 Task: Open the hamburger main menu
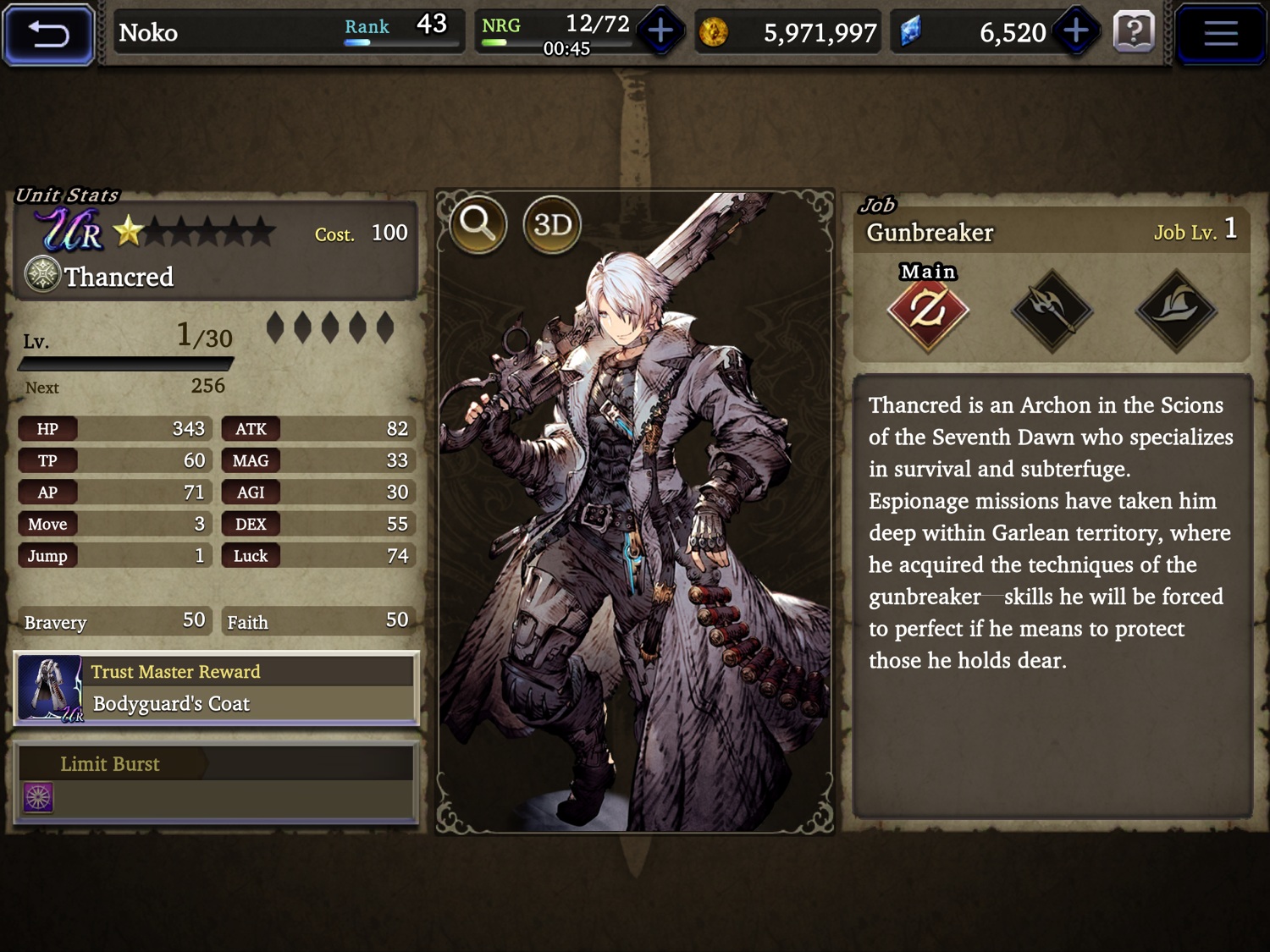coord(1220,34)
